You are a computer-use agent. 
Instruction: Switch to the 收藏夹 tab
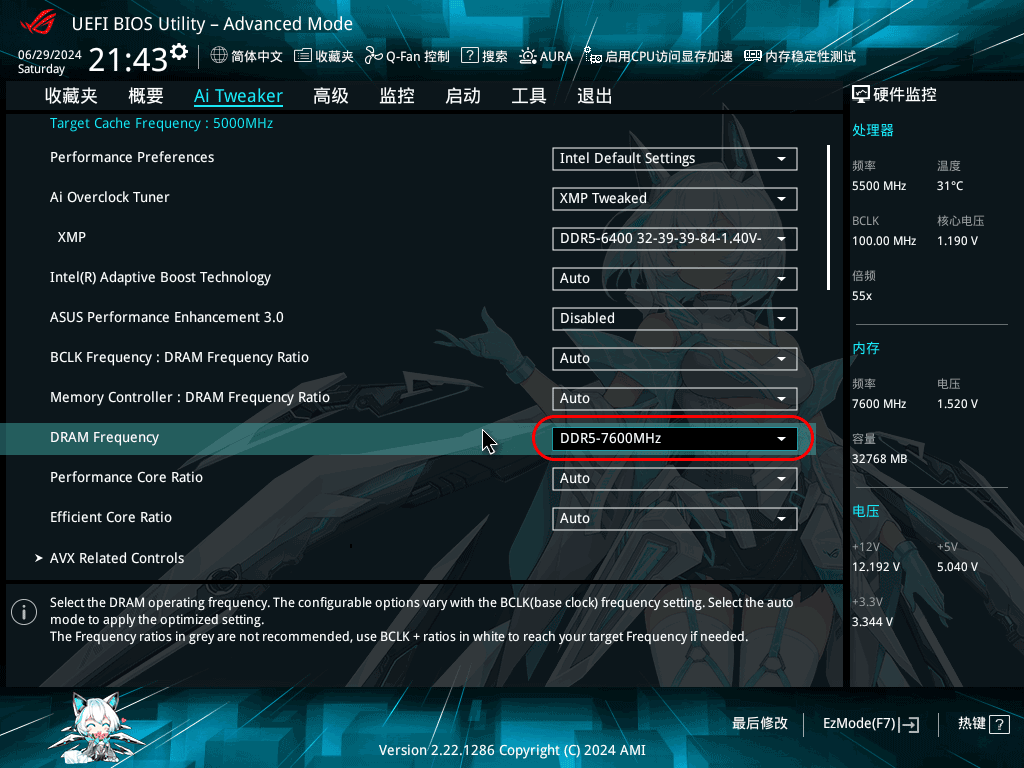(x=71, y=96)
